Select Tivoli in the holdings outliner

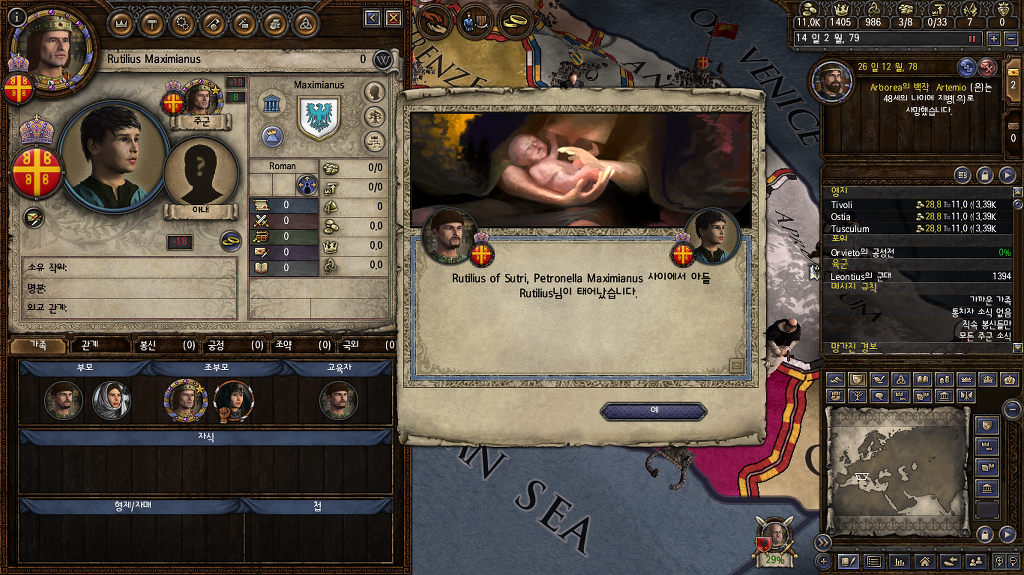click(x=842, y=205)
